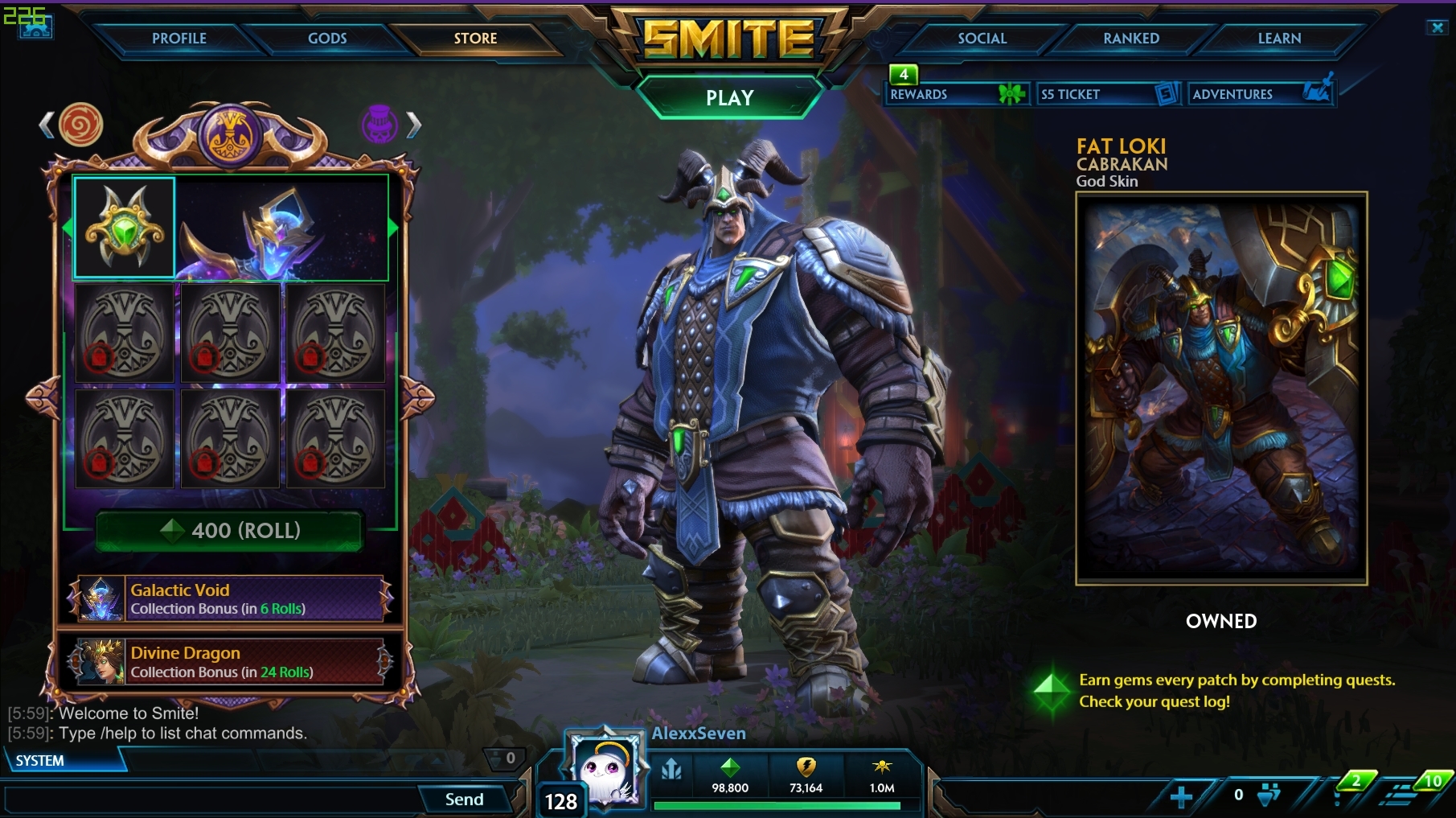
Task: Click the yellow Favor coin icon
Action: click(x=808, y=769)
